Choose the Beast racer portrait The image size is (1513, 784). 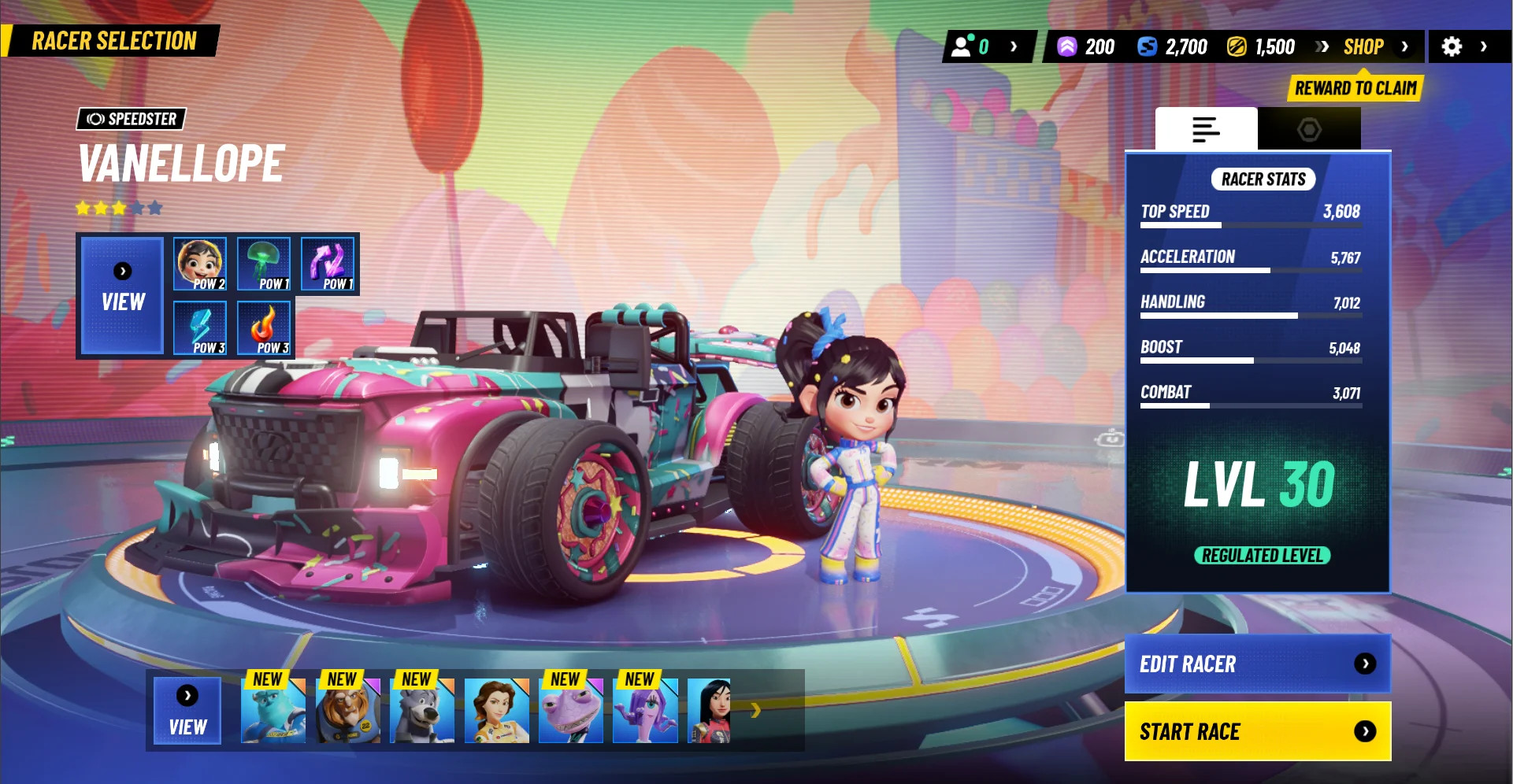[347, 711]
